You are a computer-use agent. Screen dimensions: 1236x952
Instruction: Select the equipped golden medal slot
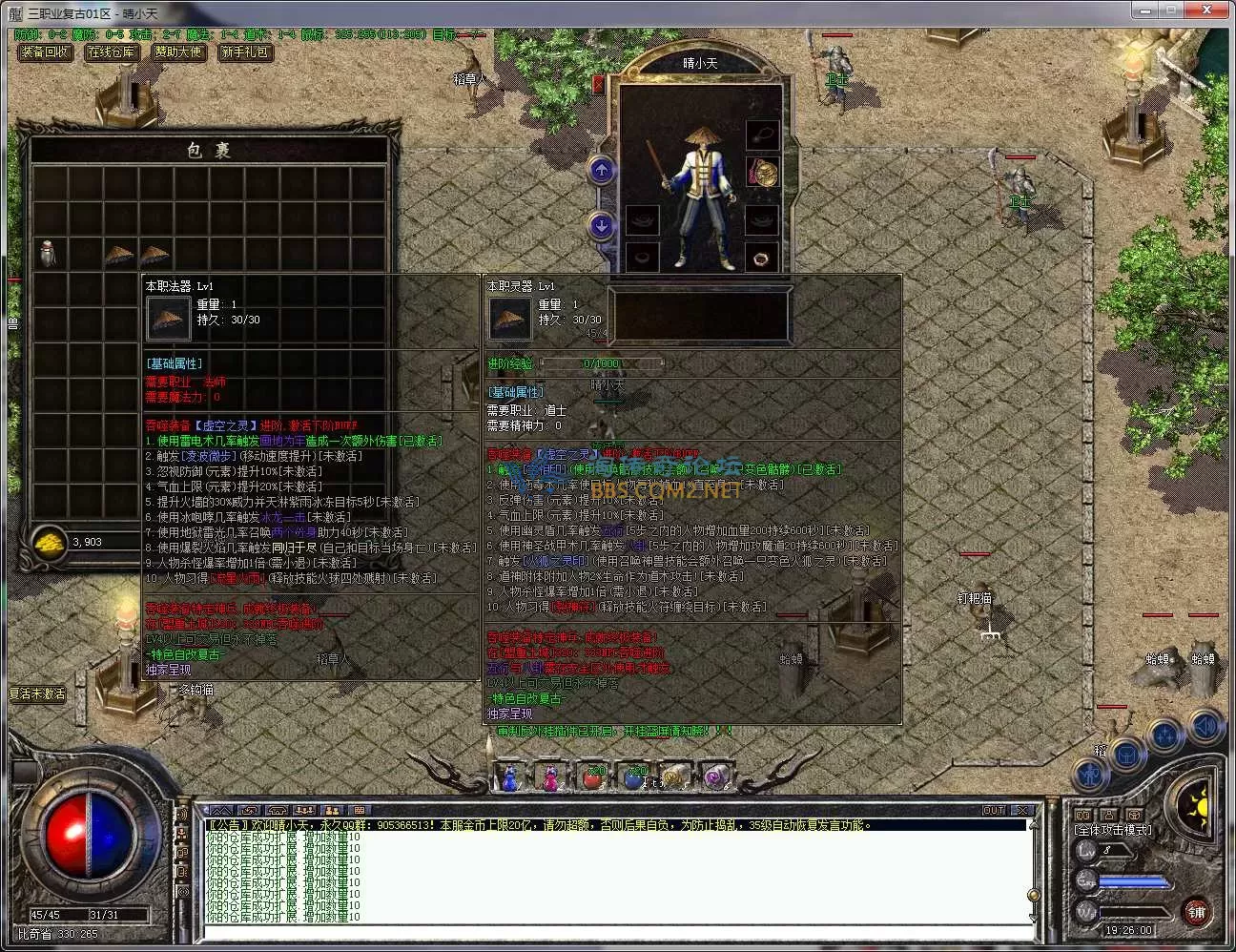pos(761,173)
